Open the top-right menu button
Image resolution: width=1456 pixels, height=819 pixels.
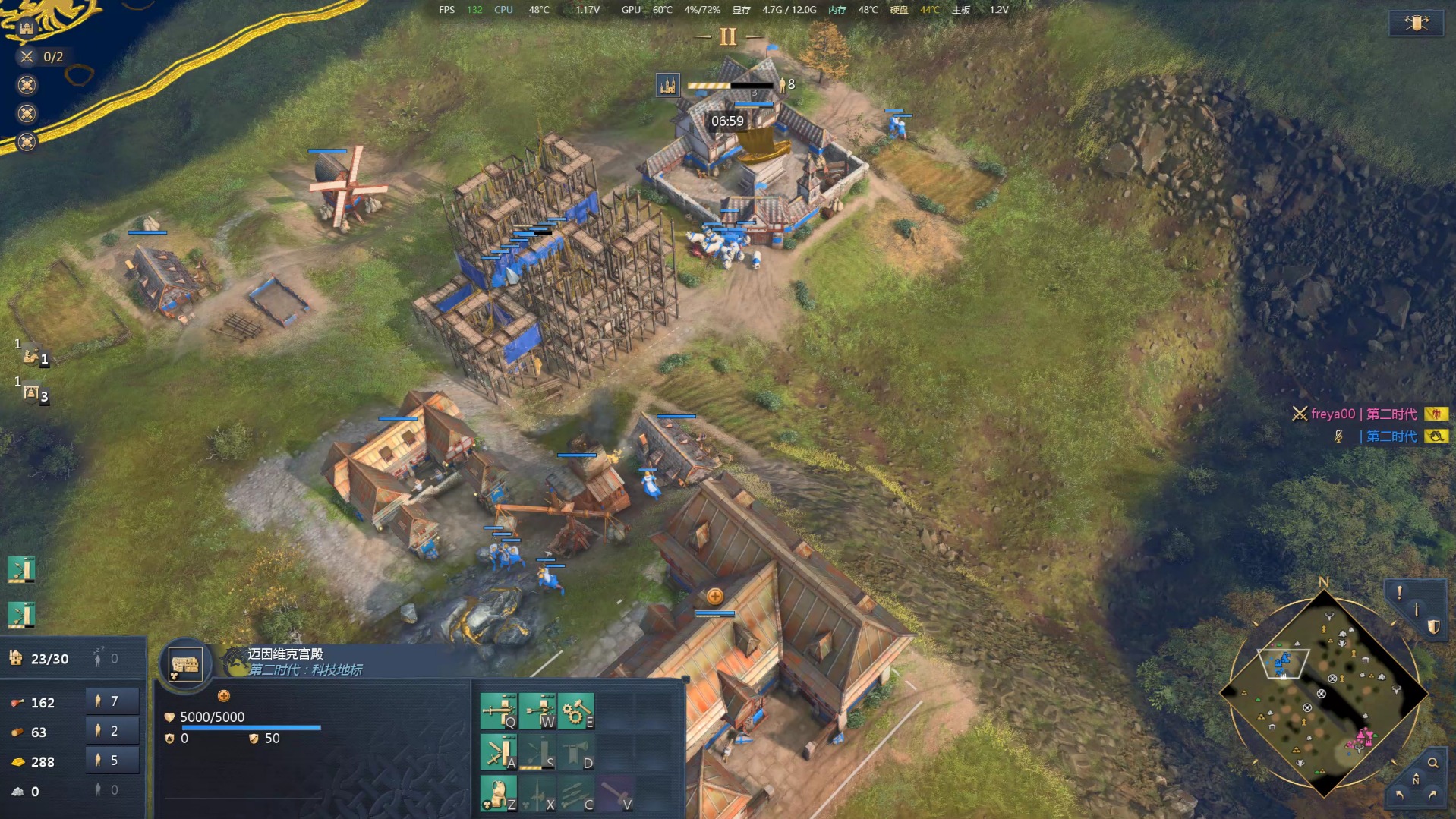tap(1416, 23)
